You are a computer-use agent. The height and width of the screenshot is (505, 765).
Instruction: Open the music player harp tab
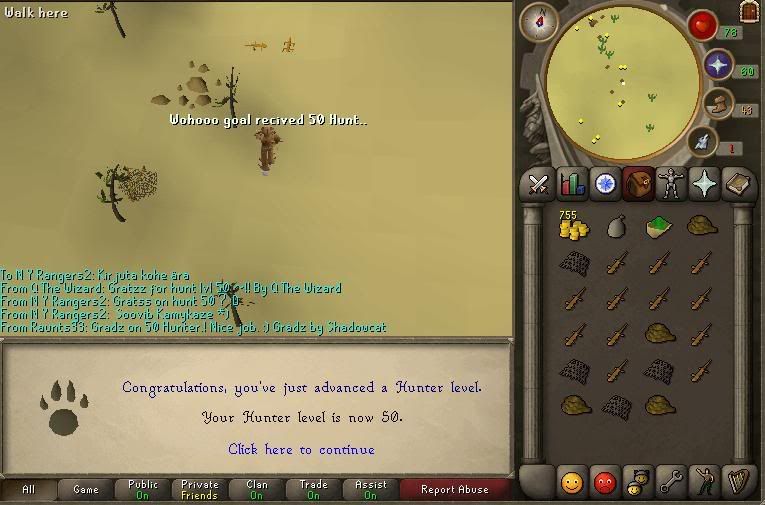737,482
